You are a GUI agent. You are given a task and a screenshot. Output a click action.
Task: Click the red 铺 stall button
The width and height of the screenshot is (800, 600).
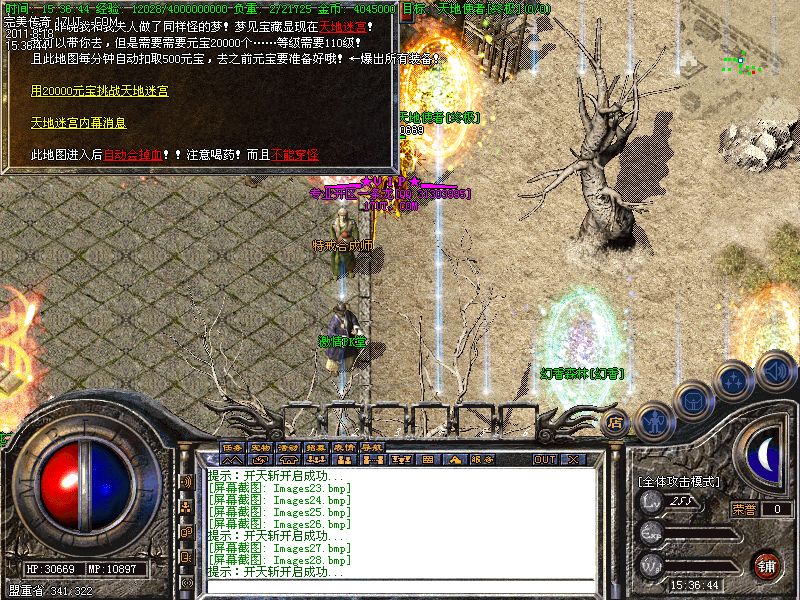767,566
